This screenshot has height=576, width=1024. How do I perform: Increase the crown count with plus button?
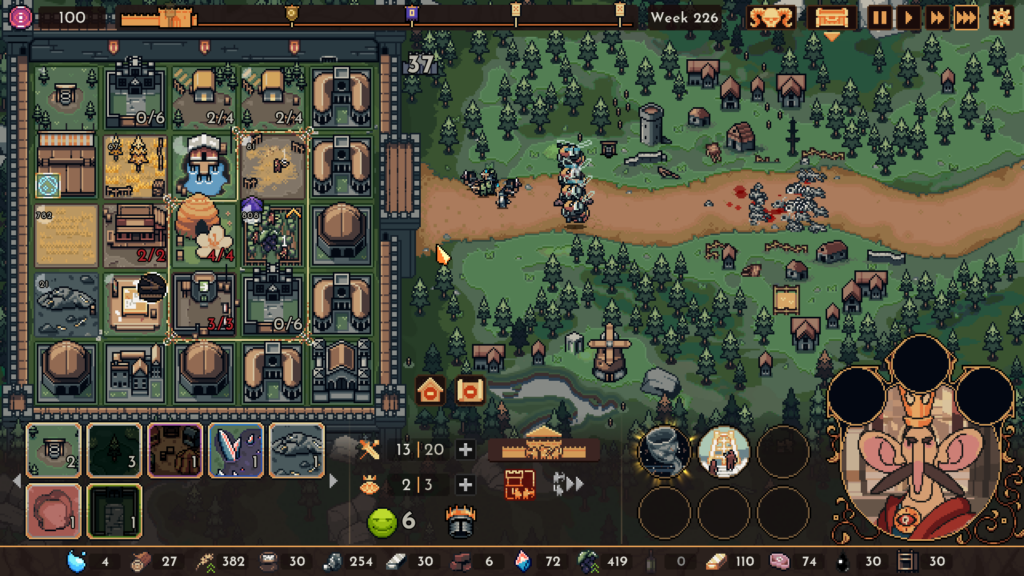[x=465, y=485]
